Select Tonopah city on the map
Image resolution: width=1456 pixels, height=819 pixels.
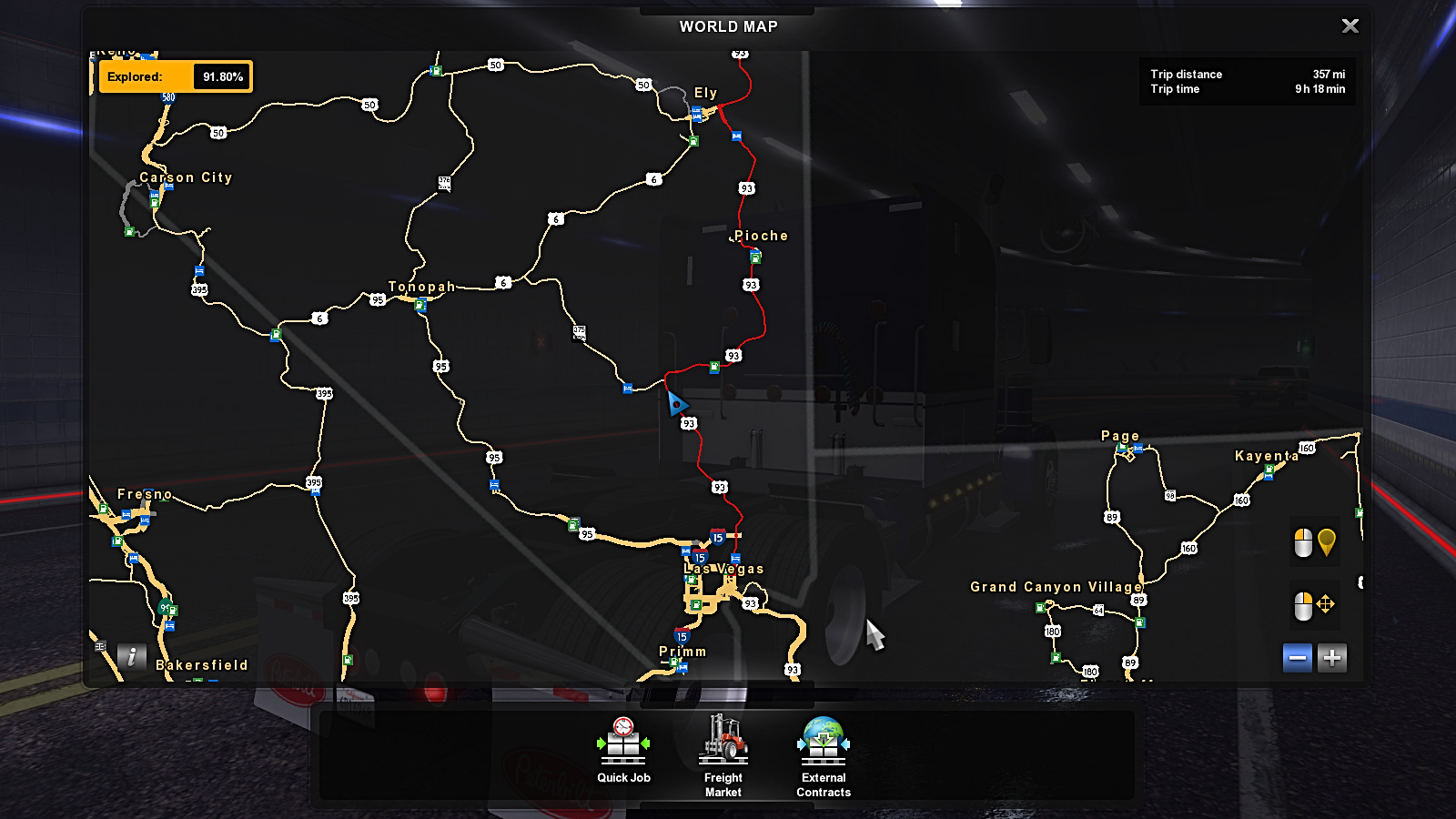(x=421, y=287)
